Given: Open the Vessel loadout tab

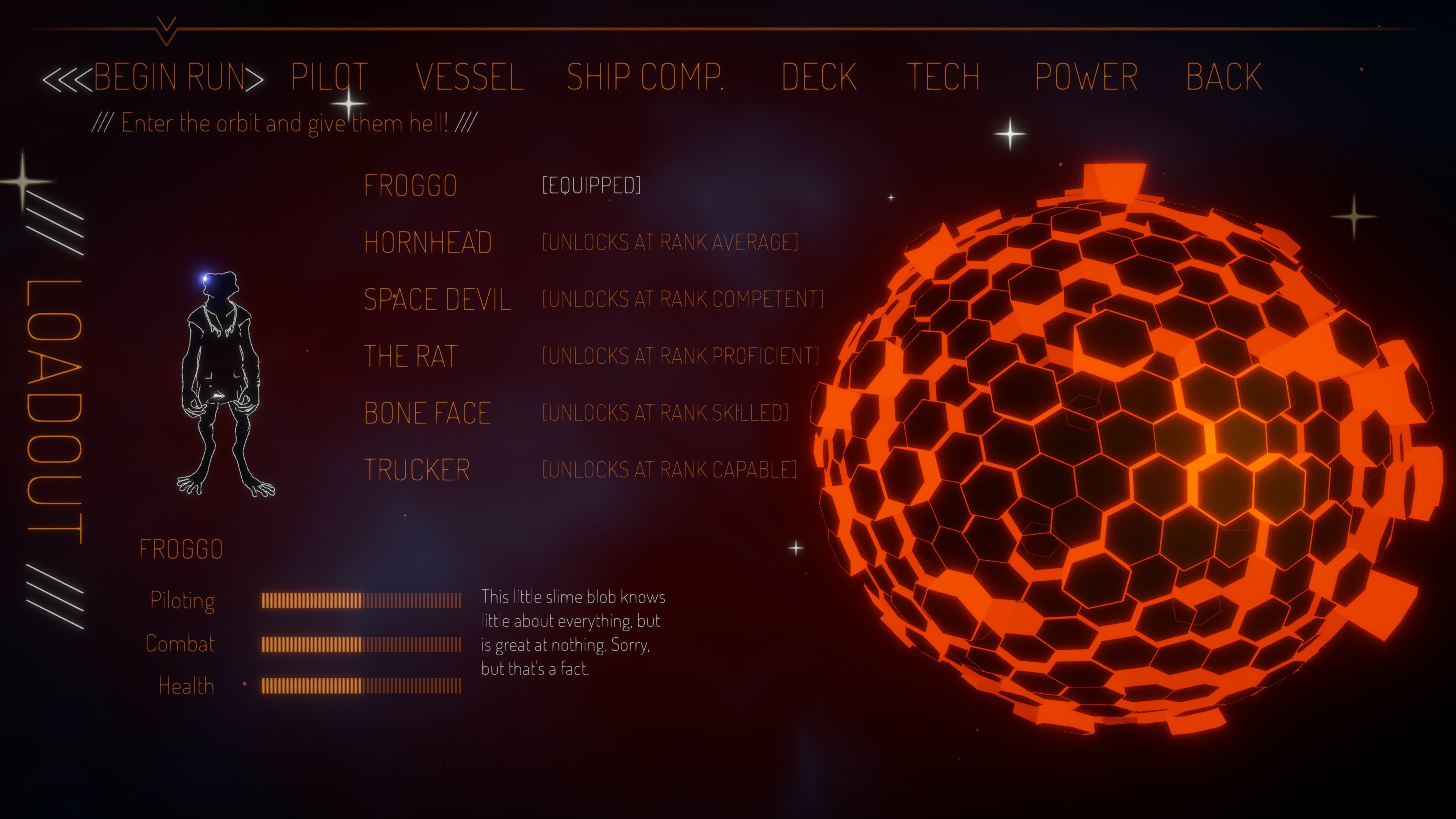Looking at the screenshot, I should coord(470,77).
